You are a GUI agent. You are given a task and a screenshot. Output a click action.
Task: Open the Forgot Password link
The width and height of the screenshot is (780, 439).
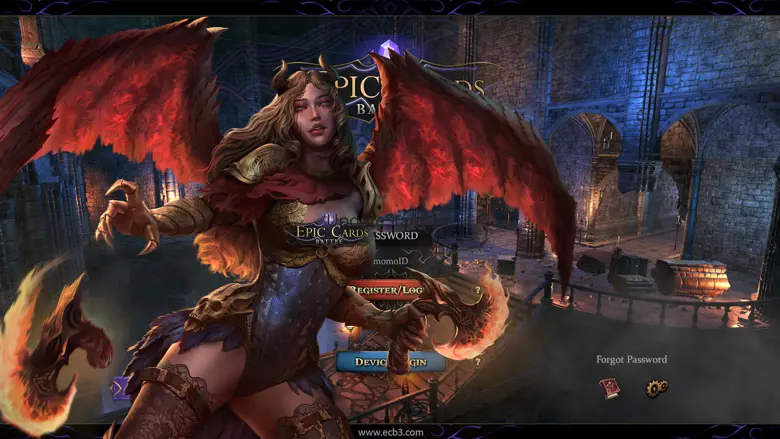631,359
